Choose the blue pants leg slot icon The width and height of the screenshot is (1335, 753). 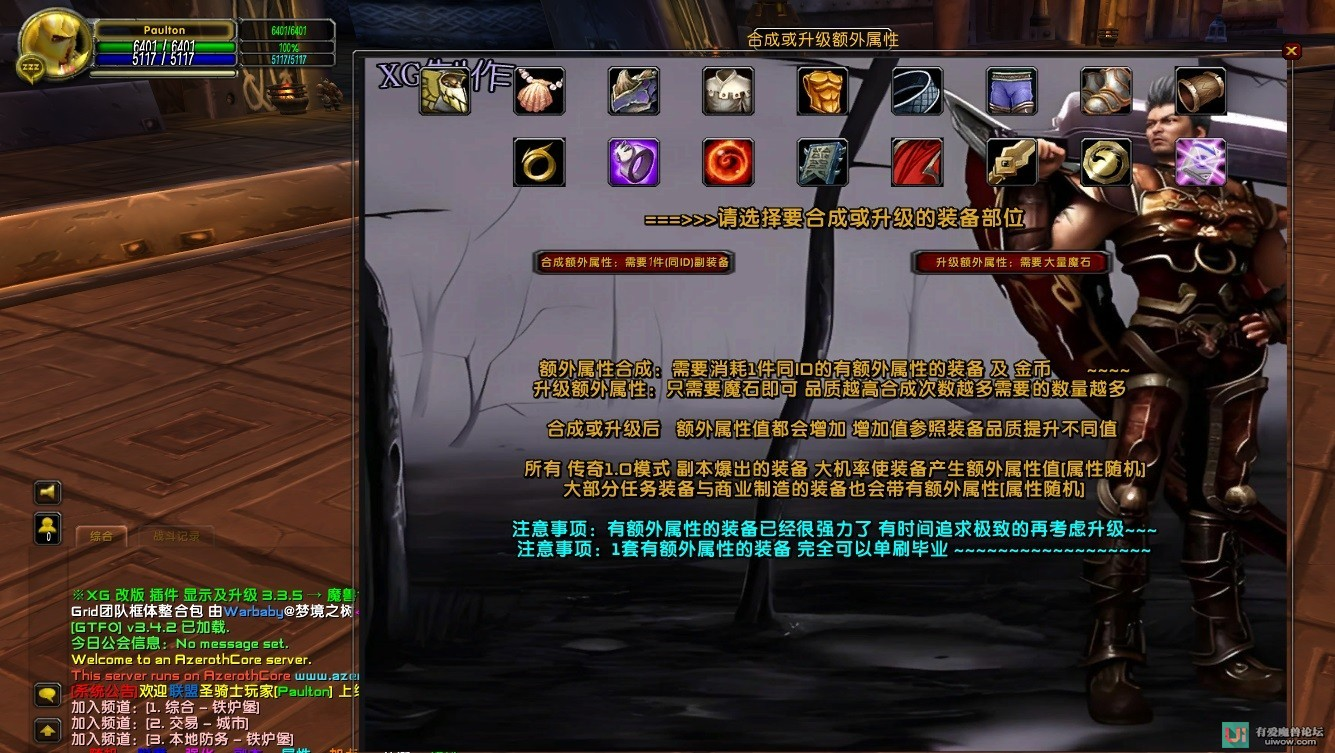click(1010, 90)
